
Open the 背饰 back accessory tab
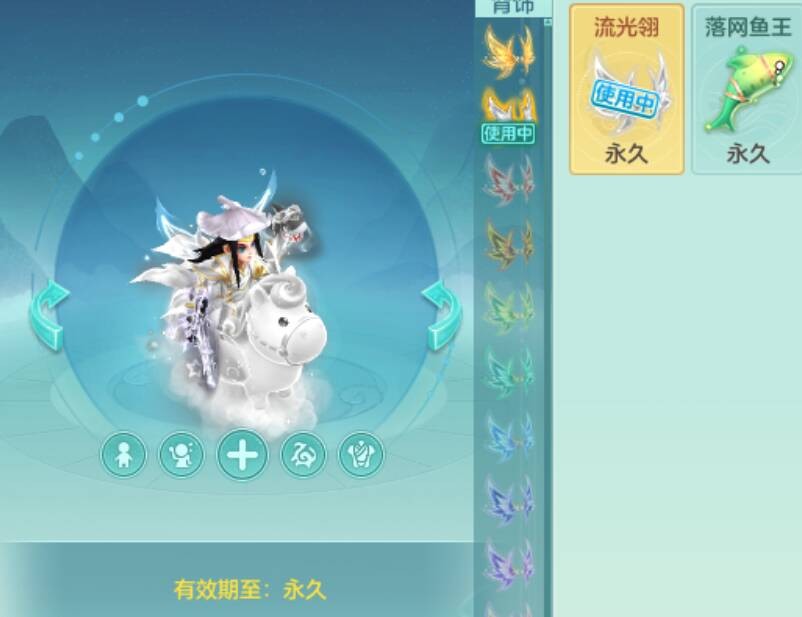coord(513,7)
